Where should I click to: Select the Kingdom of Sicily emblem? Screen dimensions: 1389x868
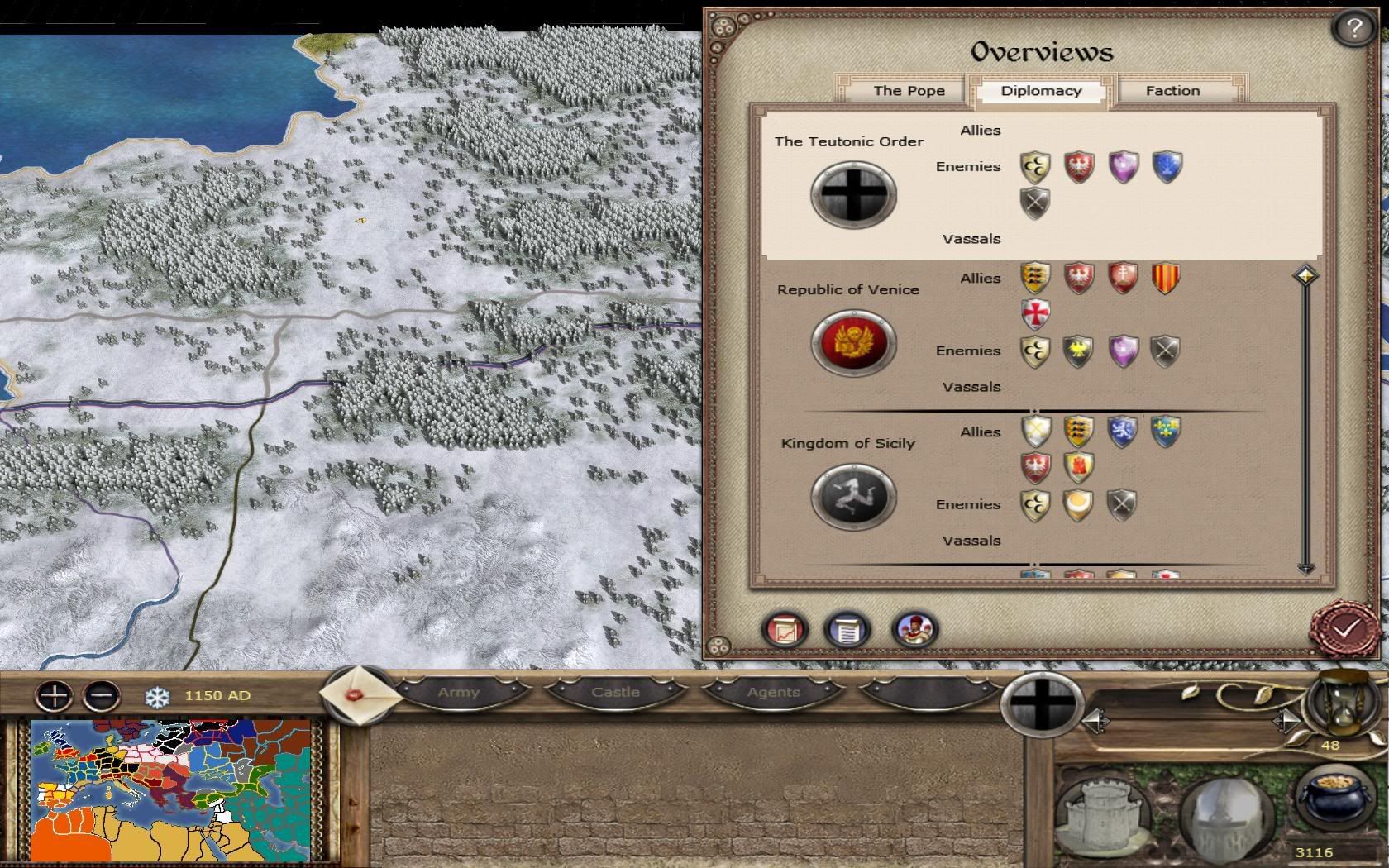point(853,497)
